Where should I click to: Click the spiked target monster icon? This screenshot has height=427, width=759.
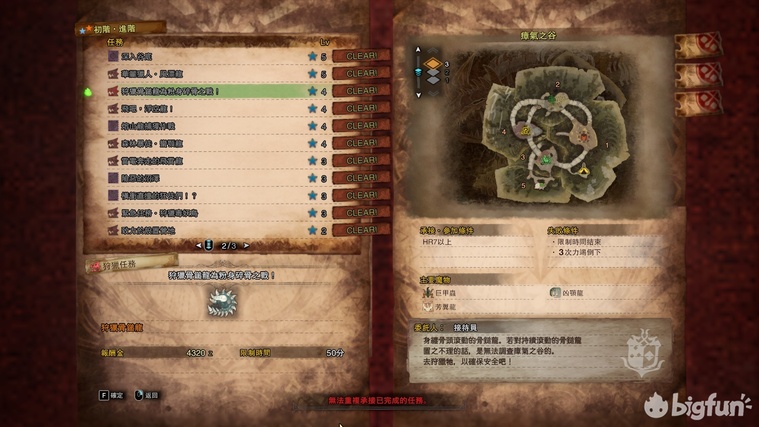(x=220, y=304)
